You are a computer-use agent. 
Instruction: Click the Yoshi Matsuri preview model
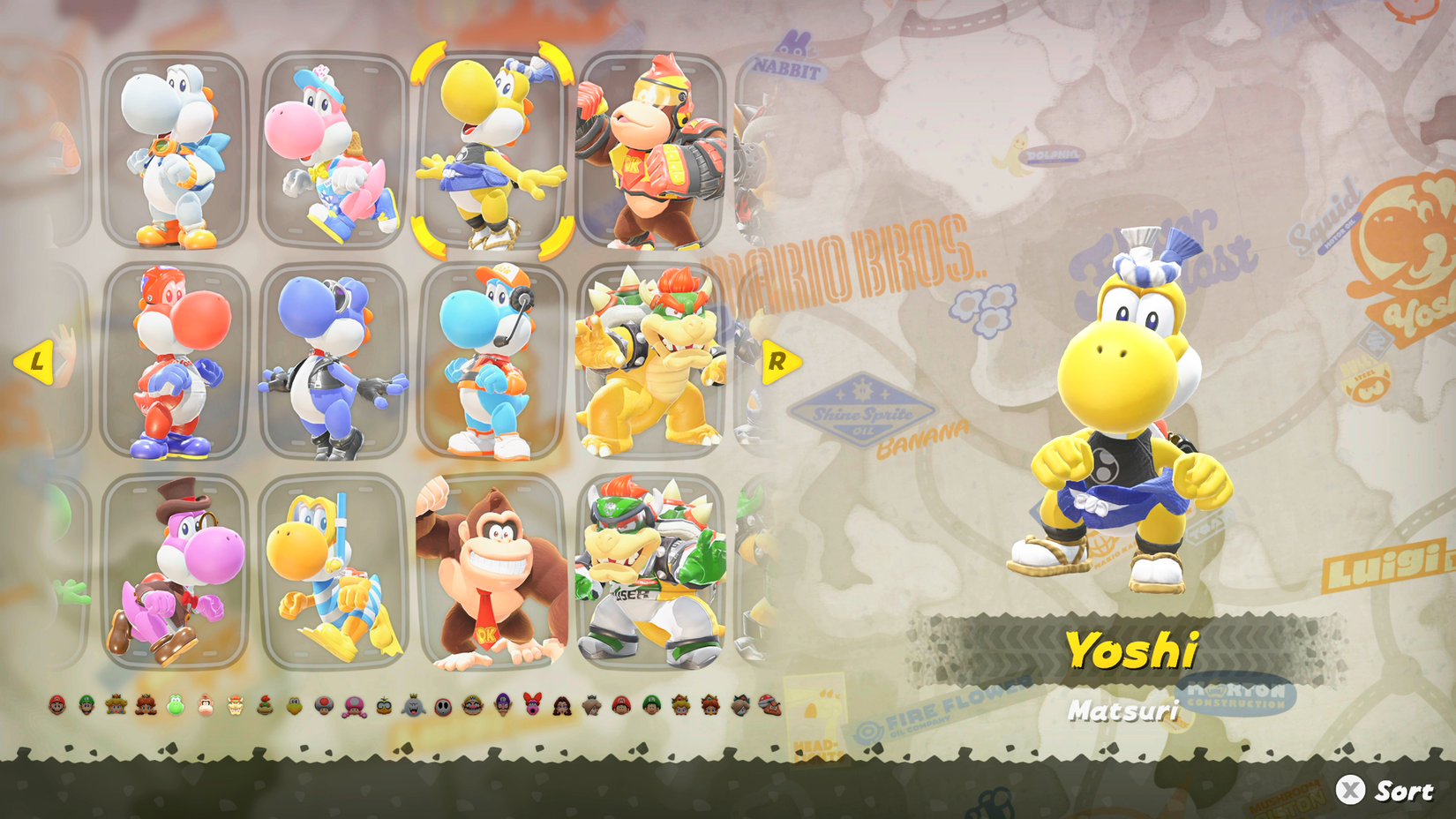[1121, 415]
